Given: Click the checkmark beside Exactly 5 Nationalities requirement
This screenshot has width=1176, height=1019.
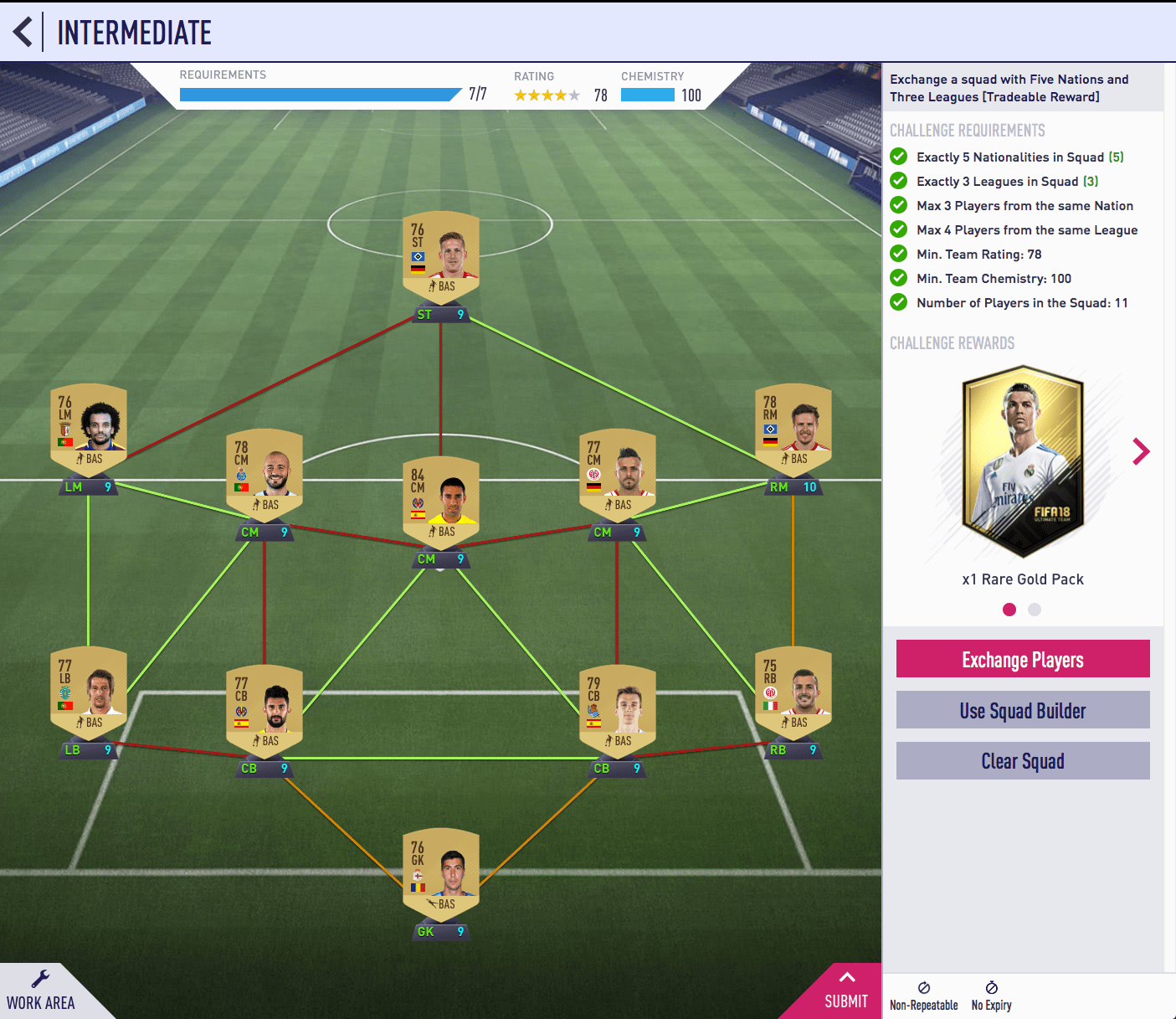Looking at the screenshot, I should pos(899,157).
